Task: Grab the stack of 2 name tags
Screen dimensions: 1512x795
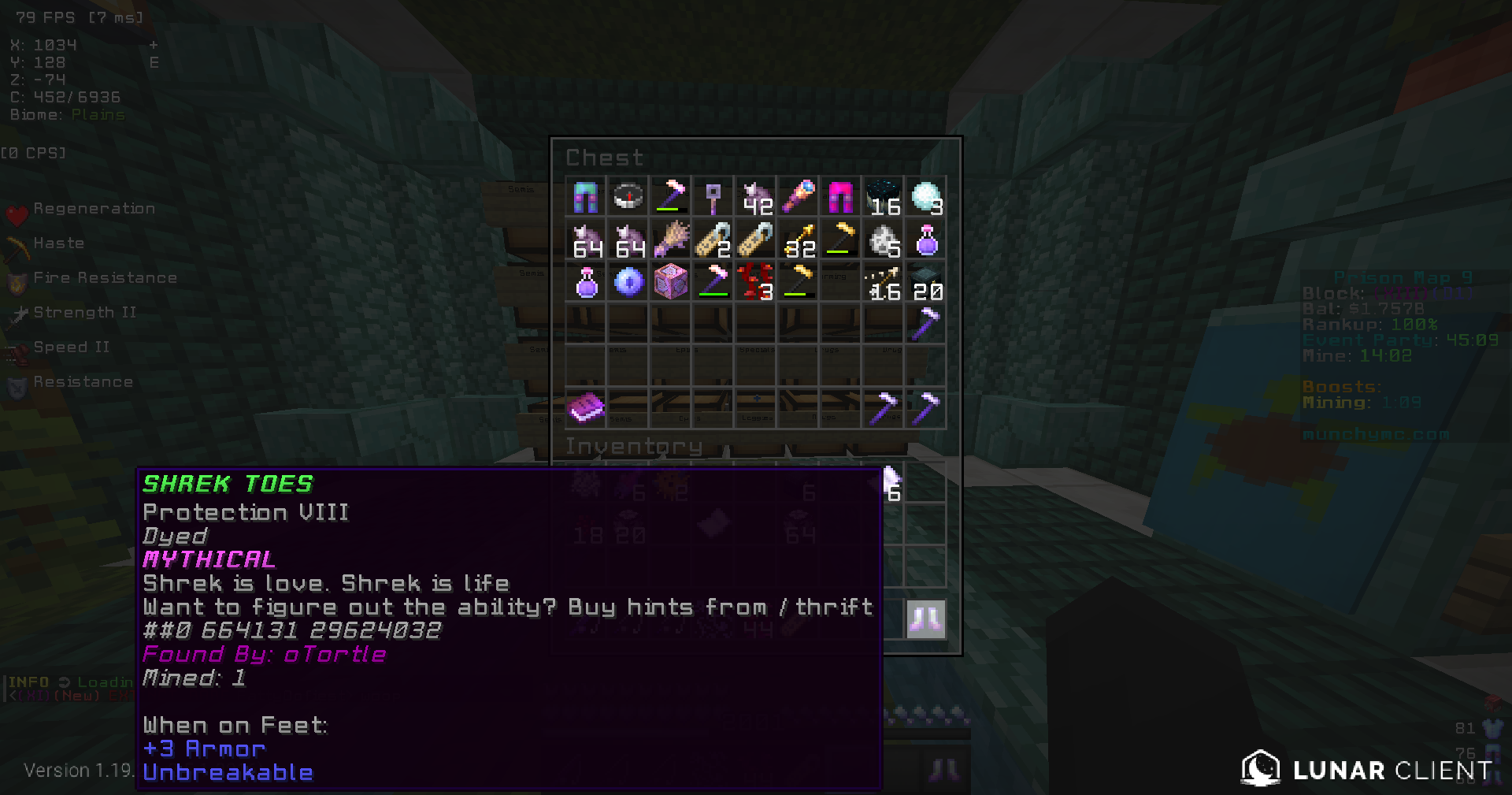Action: coord(713,240)
